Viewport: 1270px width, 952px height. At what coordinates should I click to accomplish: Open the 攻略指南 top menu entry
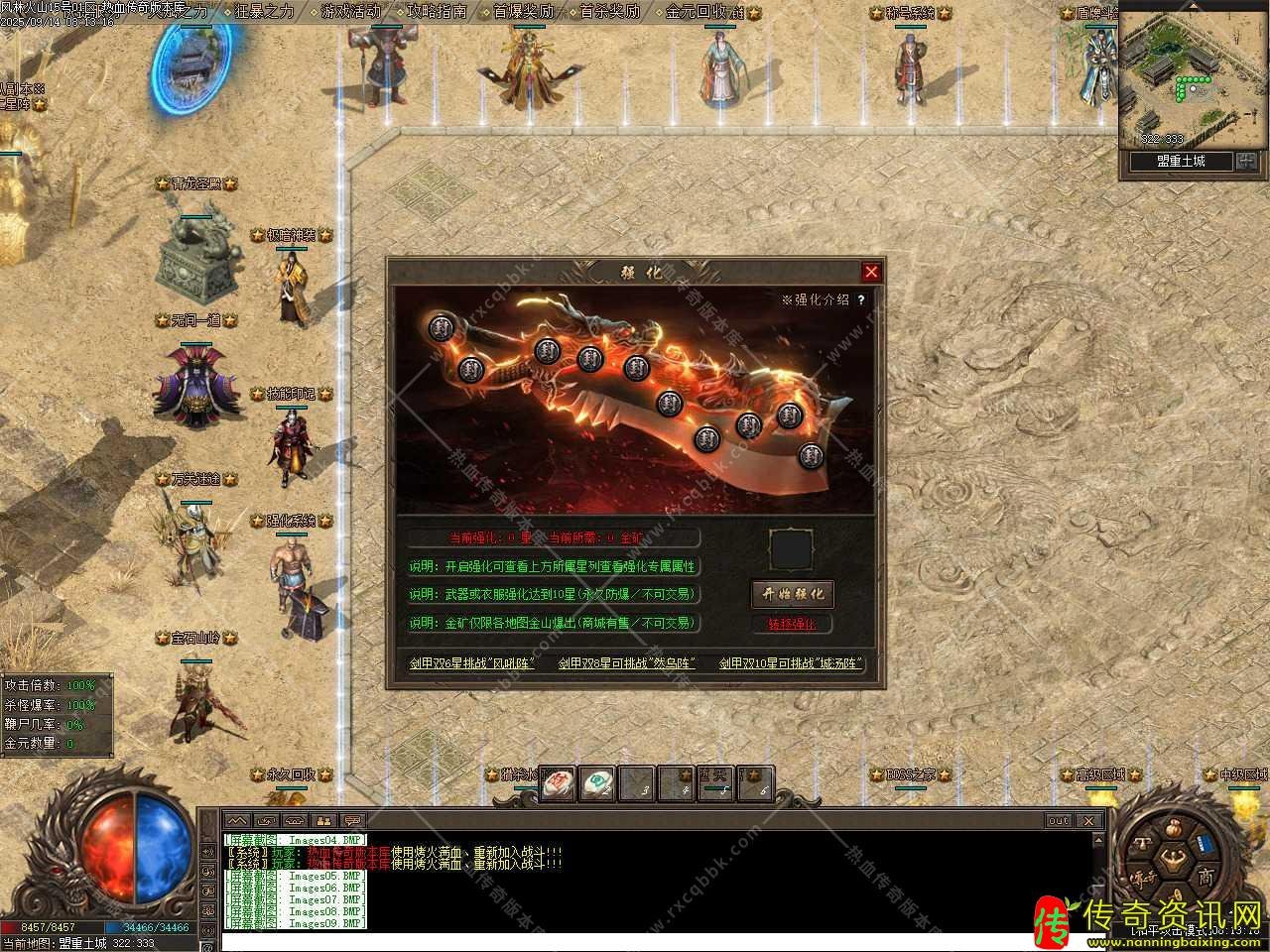437,12
